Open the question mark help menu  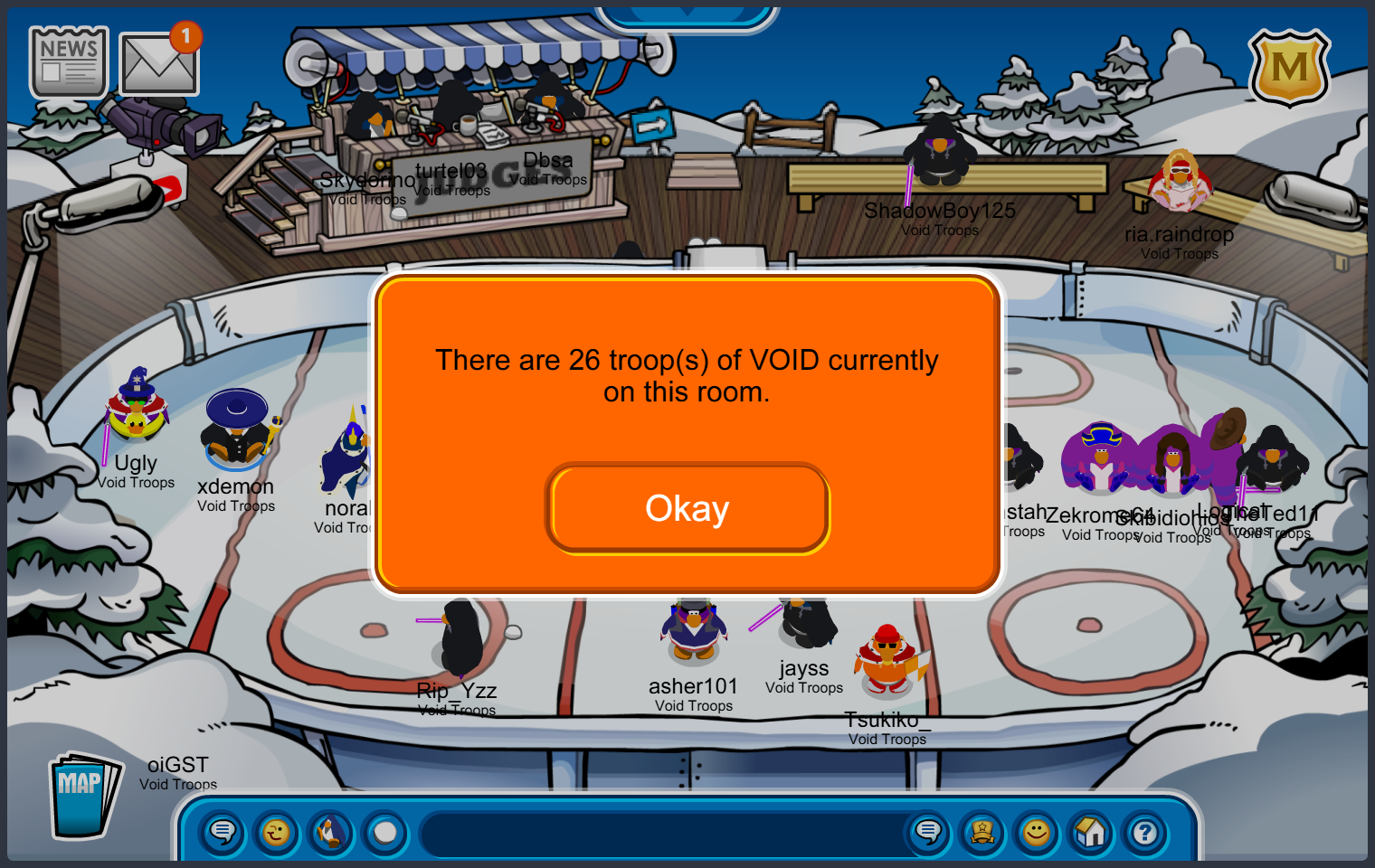pyautogui.click(x=1145, y=832)
